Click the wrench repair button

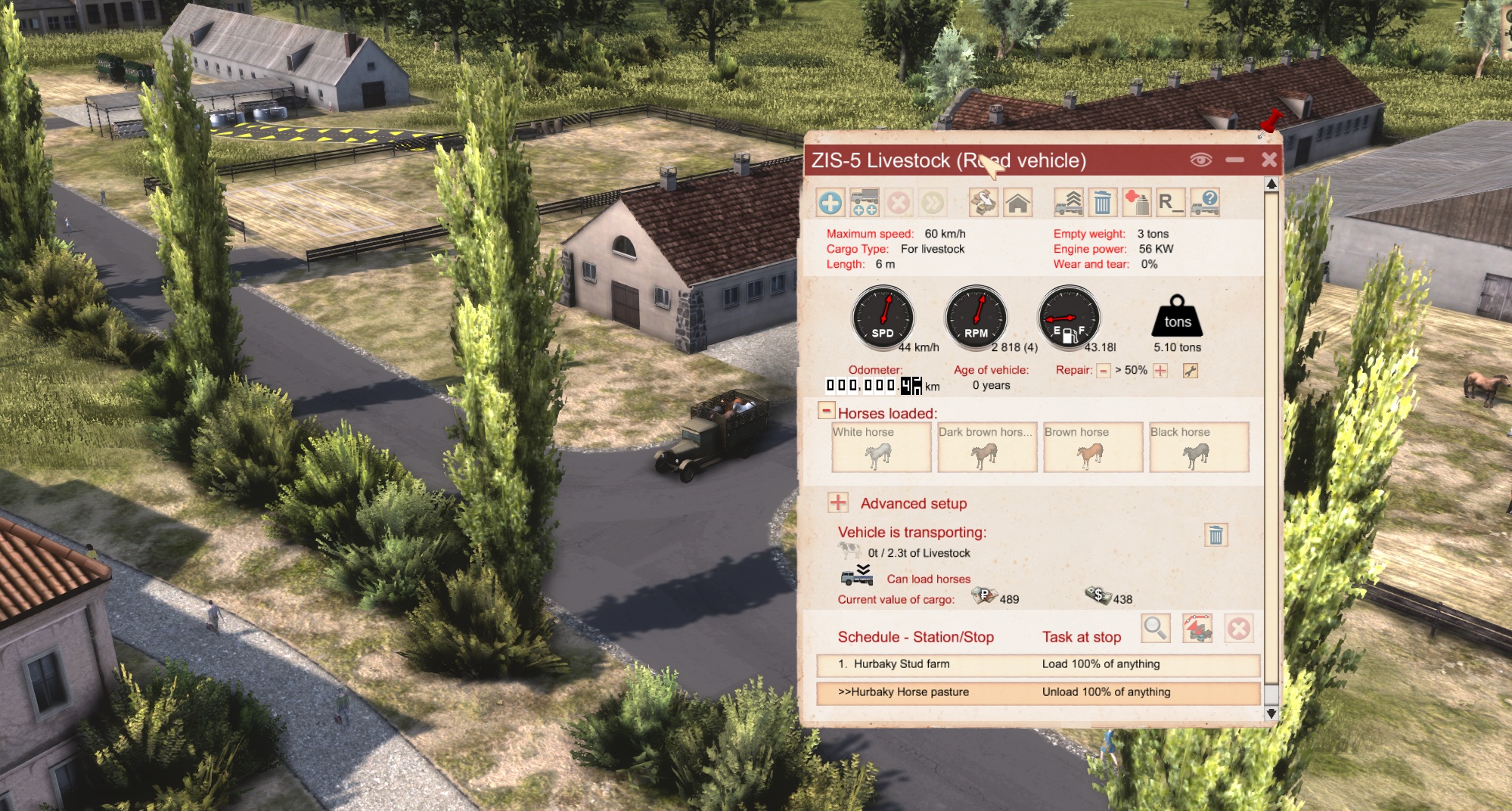click(x=1191, y=371)
